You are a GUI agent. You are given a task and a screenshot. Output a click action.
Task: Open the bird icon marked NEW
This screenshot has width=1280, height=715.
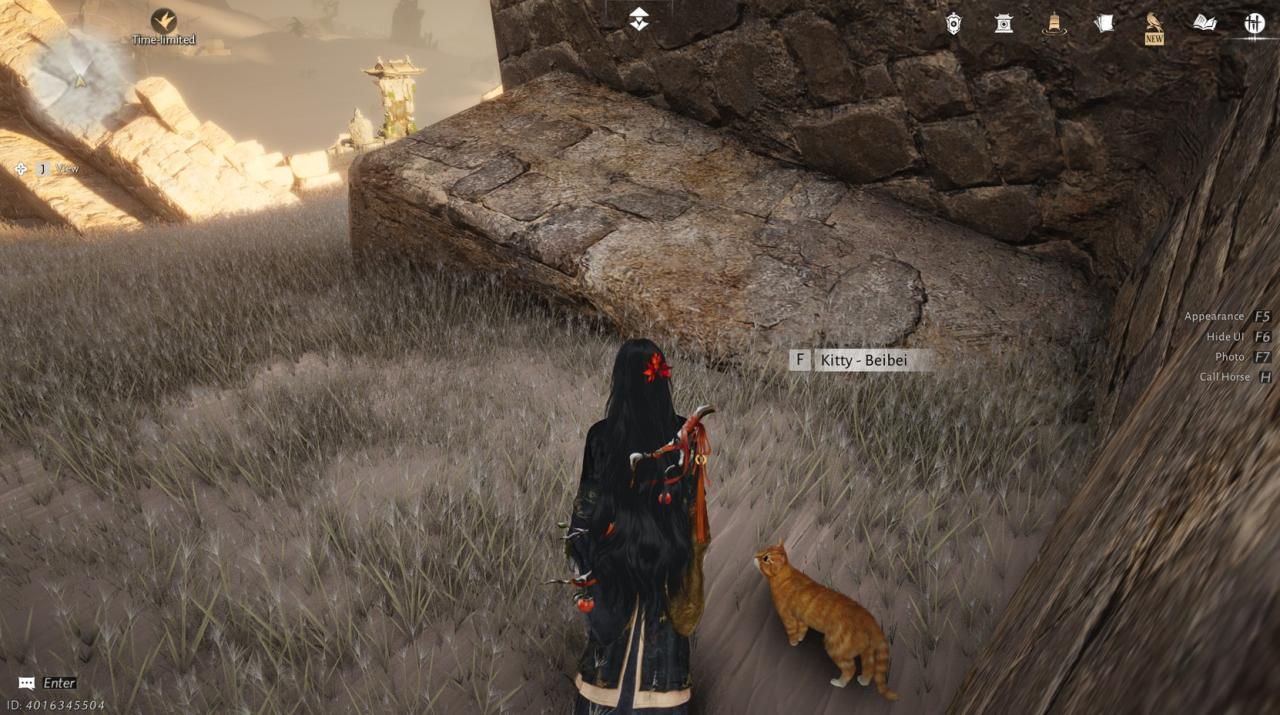coord(1154,24)
